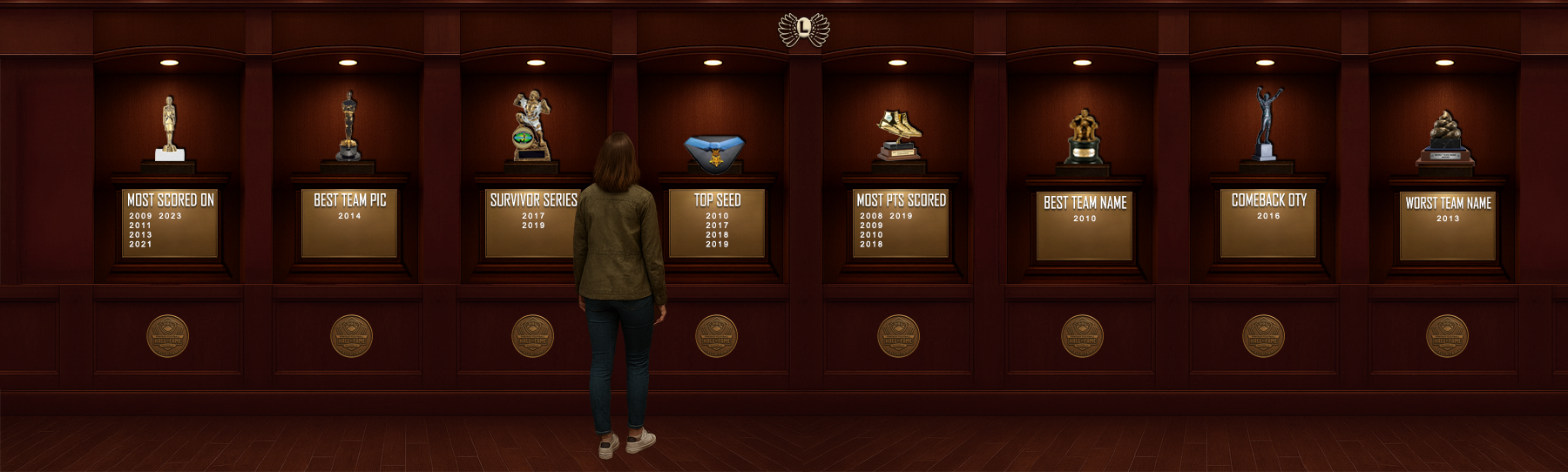Select the Most Scored On plaque
The height and width of the screenshot is (472, 1568).
pos(170,223)
